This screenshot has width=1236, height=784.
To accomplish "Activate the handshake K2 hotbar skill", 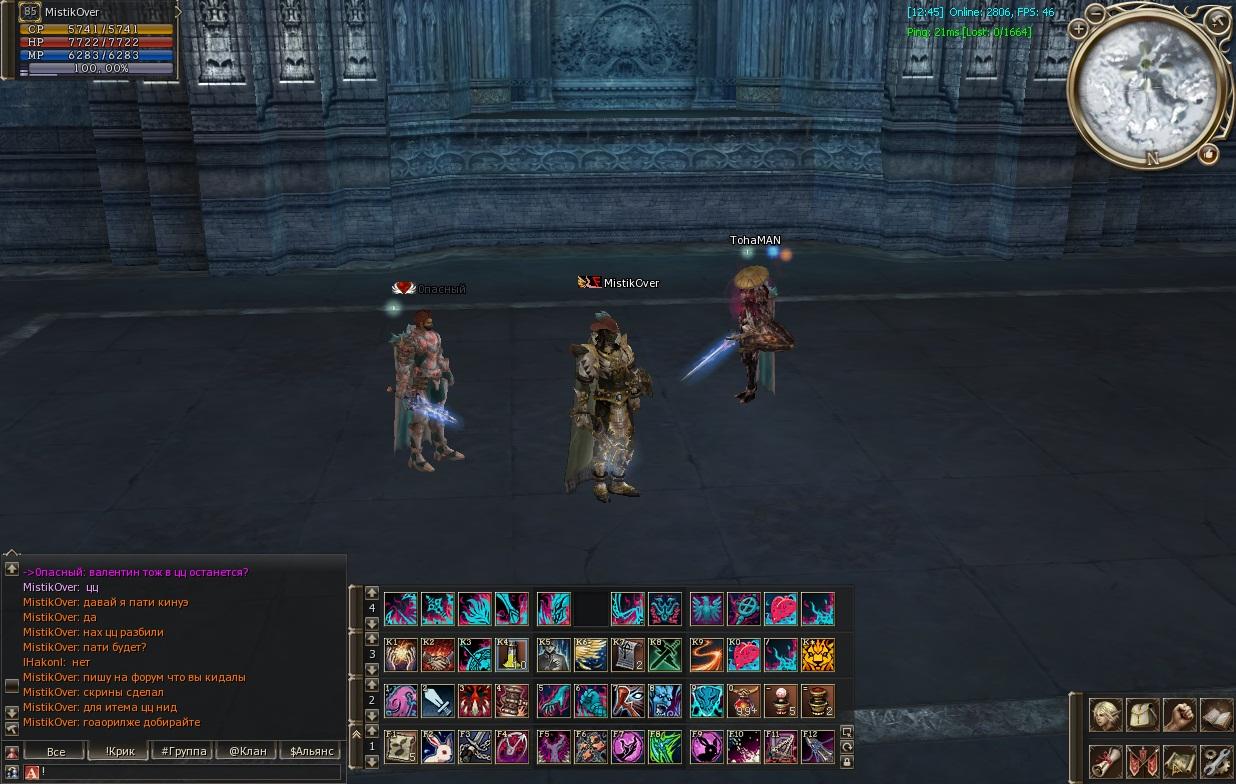I will pos(437,655).
